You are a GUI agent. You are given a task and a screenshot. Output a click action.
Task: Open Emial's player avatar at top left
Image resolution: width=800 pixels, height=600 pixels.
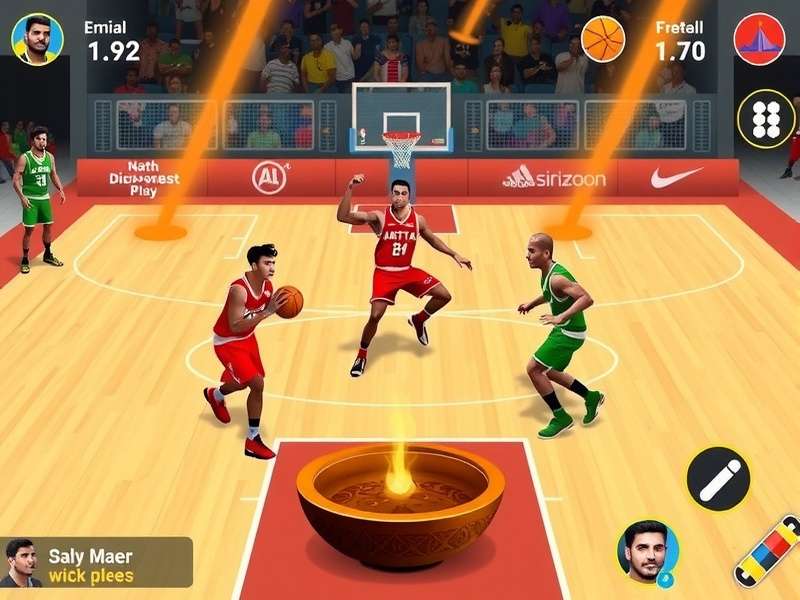click(37, 39)
